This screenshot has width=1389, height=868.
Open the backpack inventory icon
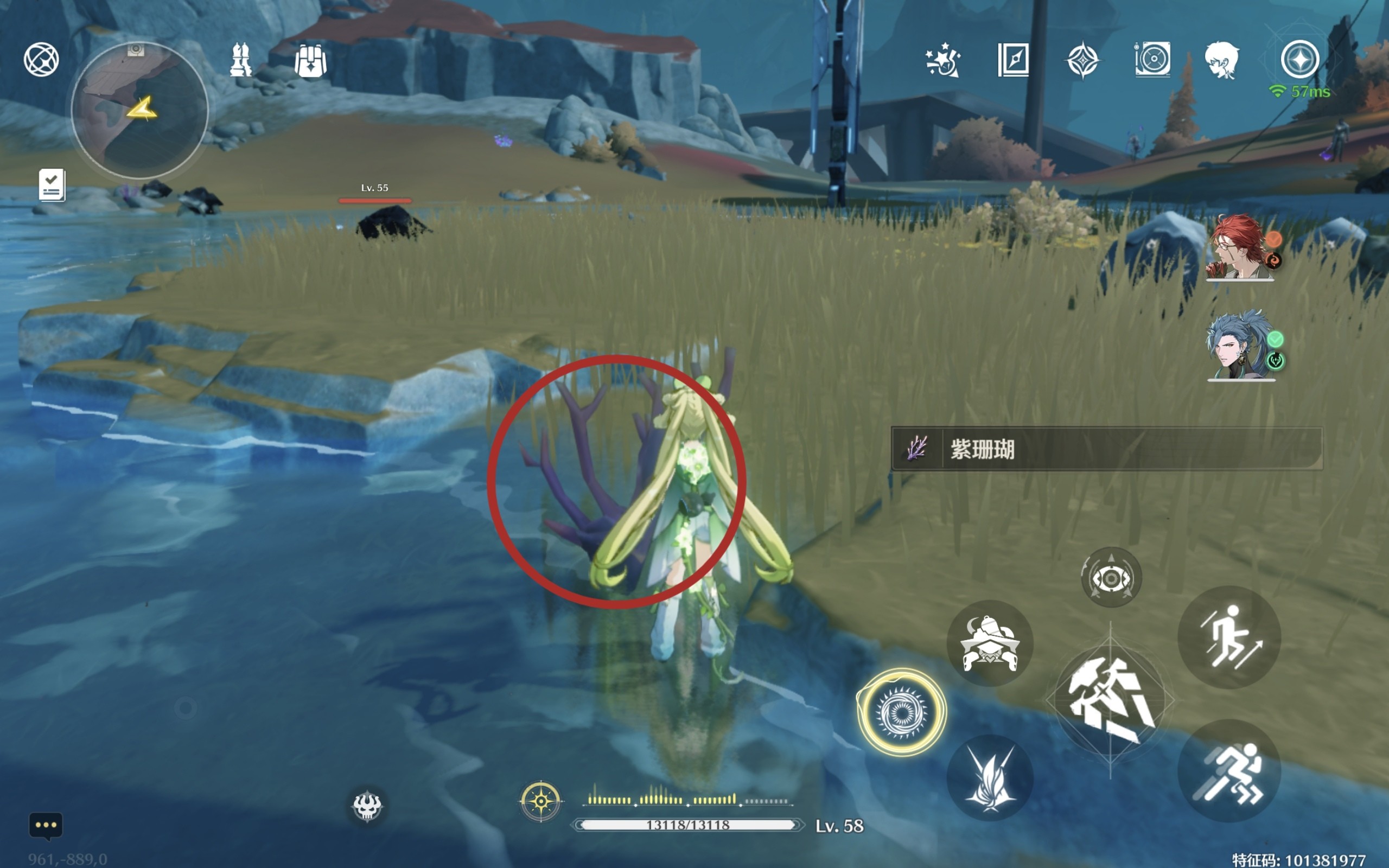(310, 60)
